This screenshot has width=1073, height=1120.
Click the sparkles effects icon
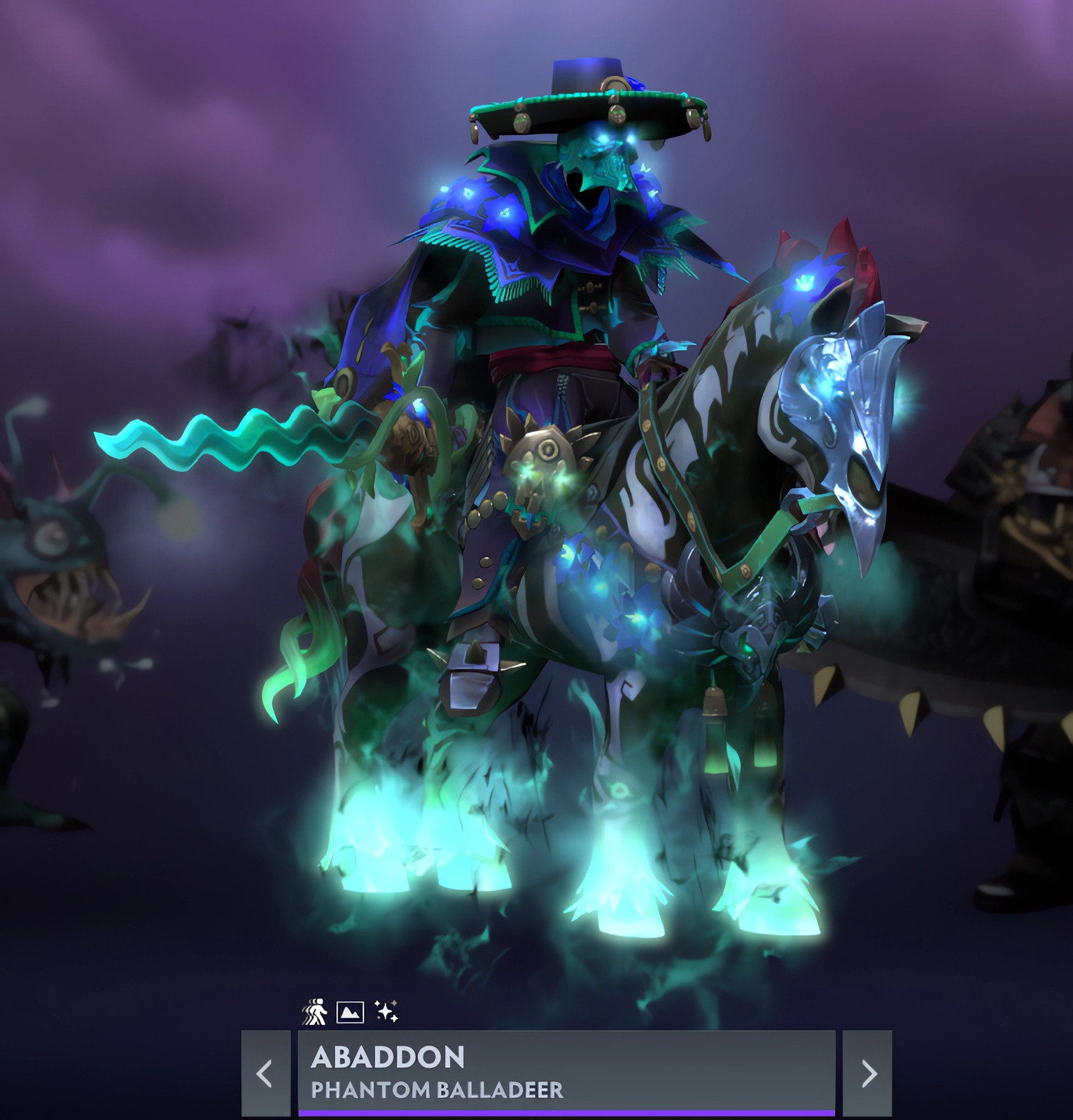click(x=386, y=1011)
